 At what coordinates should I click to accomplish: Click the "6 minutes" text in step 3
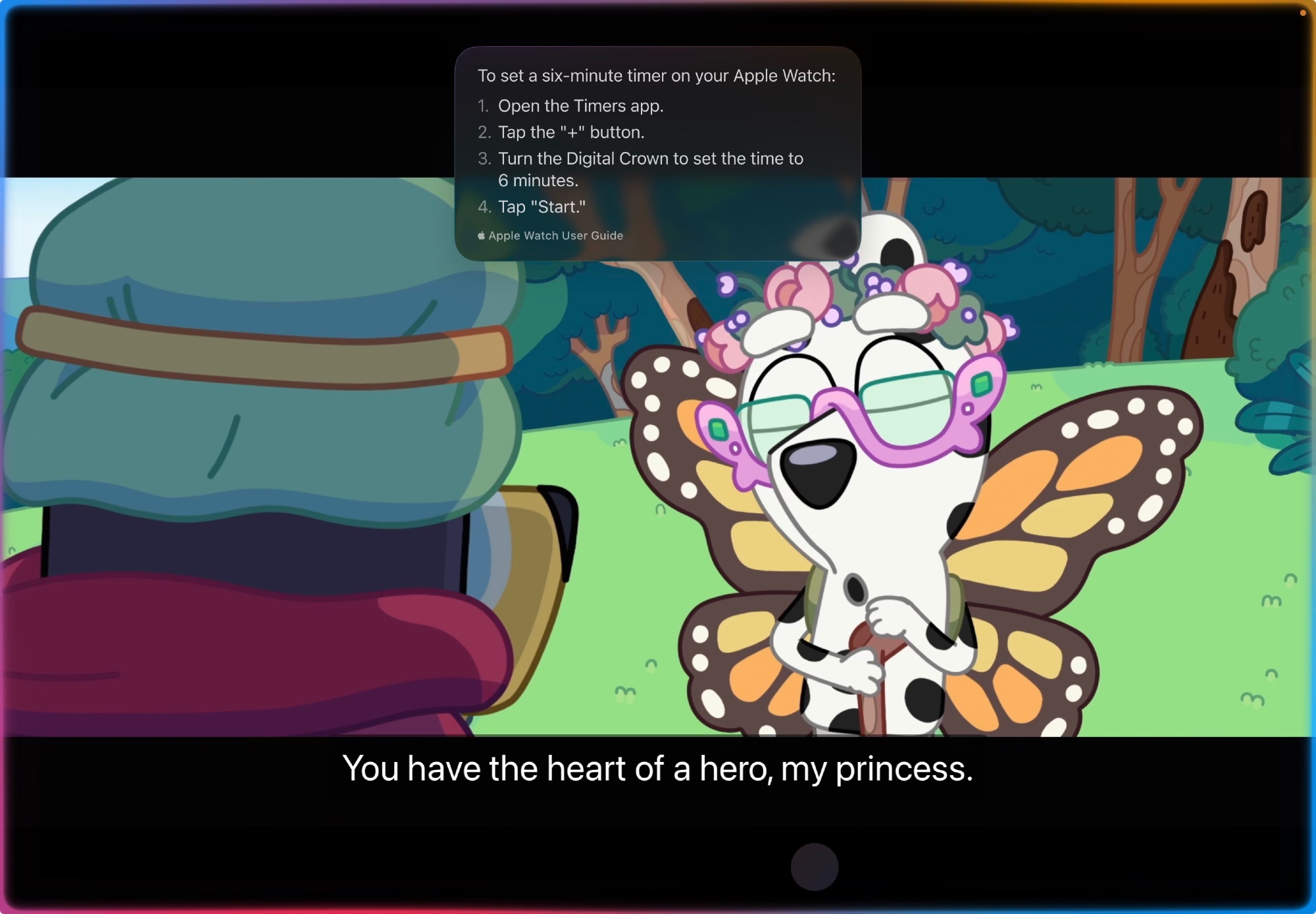(538, 180)
